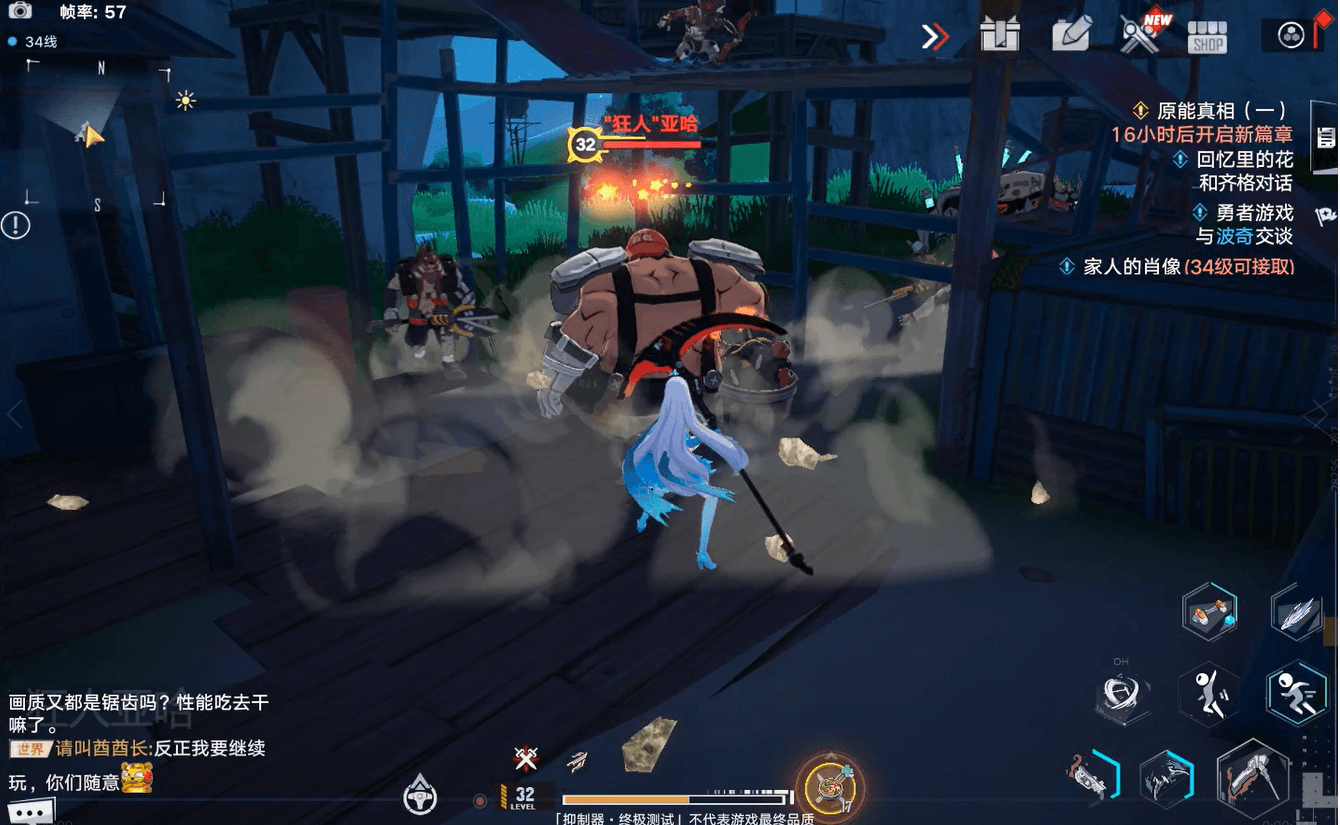1340x825 pixels.
Task: Tap the jump figure button
Action: [1209, 692]
